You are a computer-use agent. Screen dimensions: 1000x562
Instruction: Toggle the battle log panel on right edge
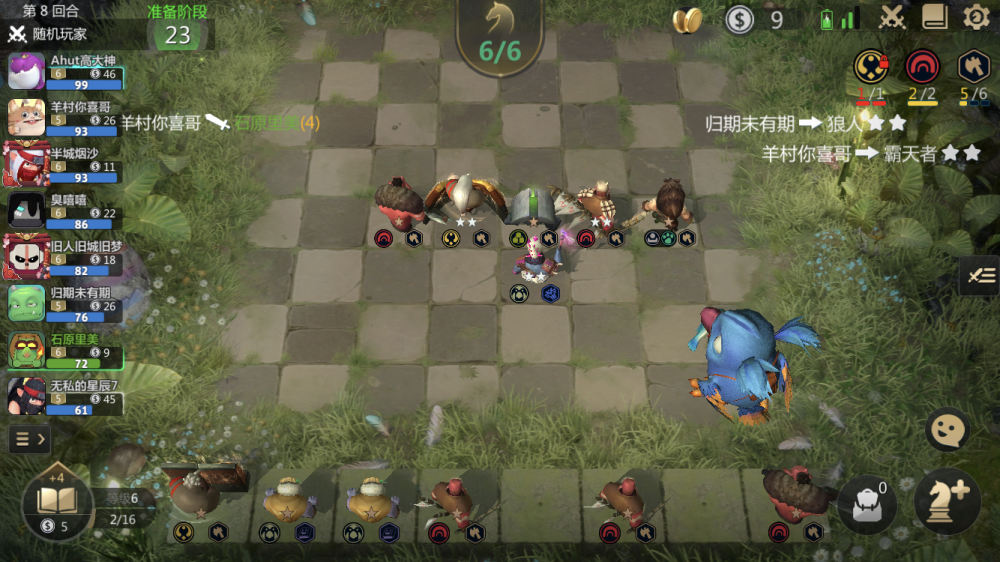pos(979,275)
